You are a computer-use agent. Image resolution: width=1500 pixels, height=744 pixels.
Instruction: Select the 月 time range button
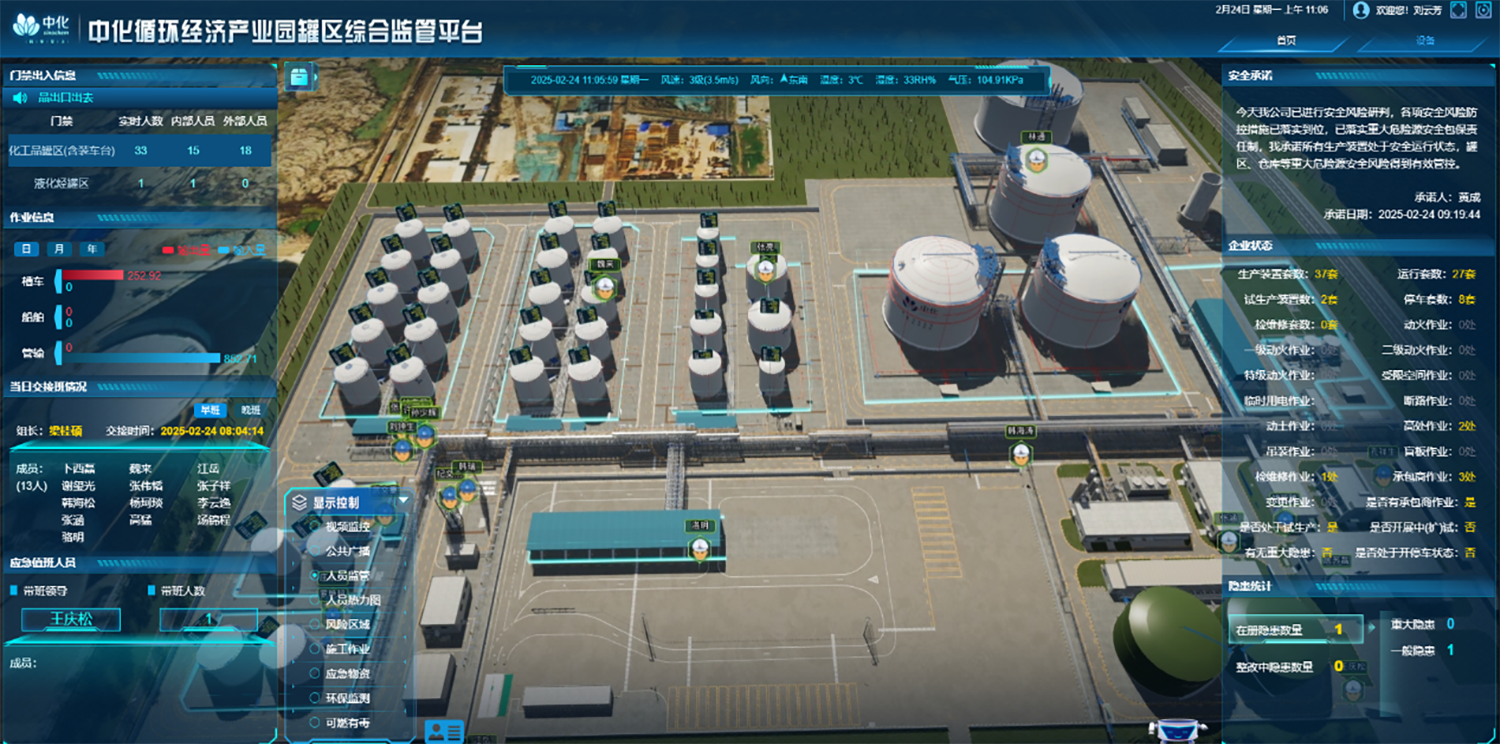pos(60,249)
